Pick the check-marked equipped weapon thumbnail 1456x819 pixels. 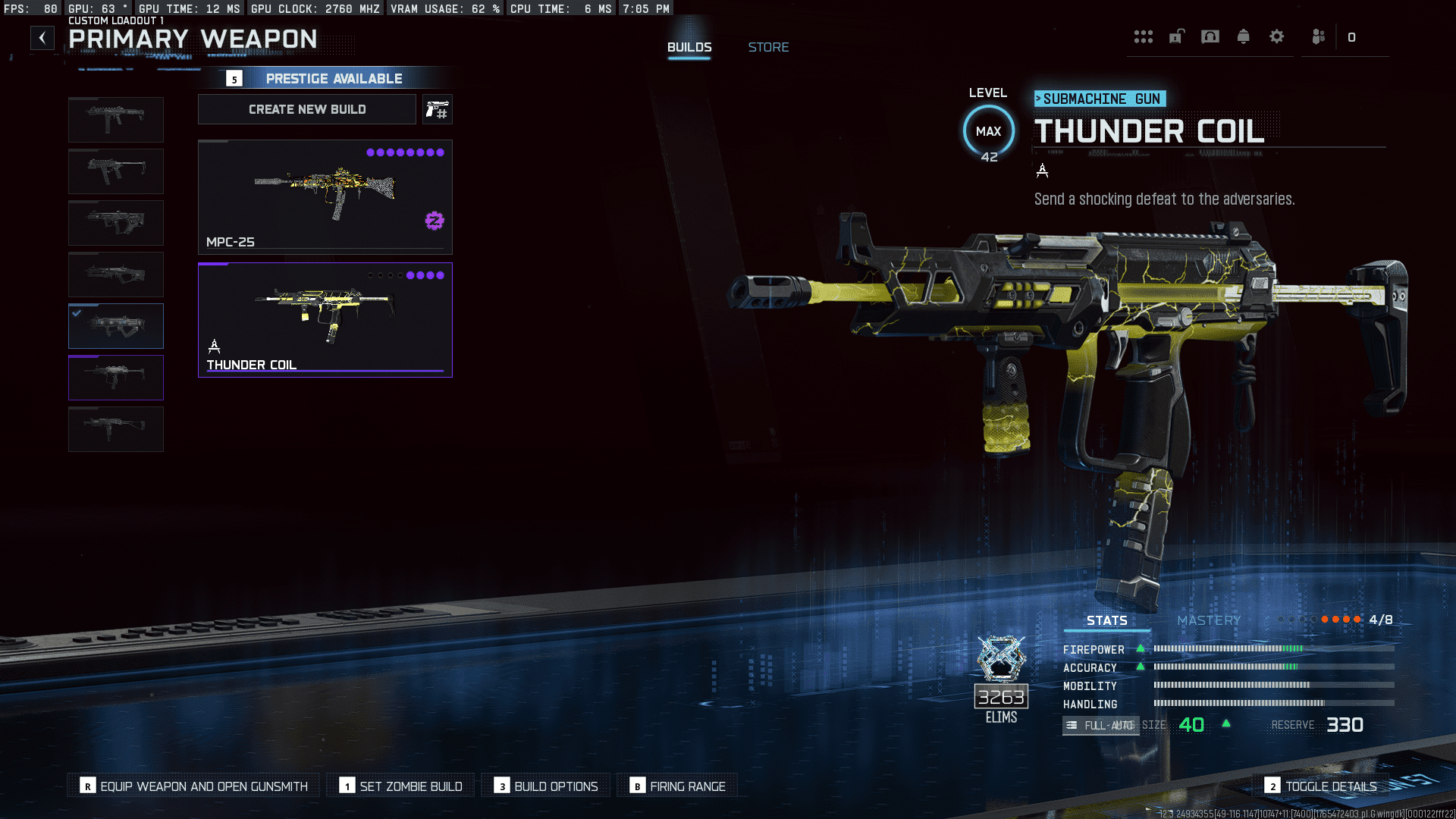click(116, 326)
